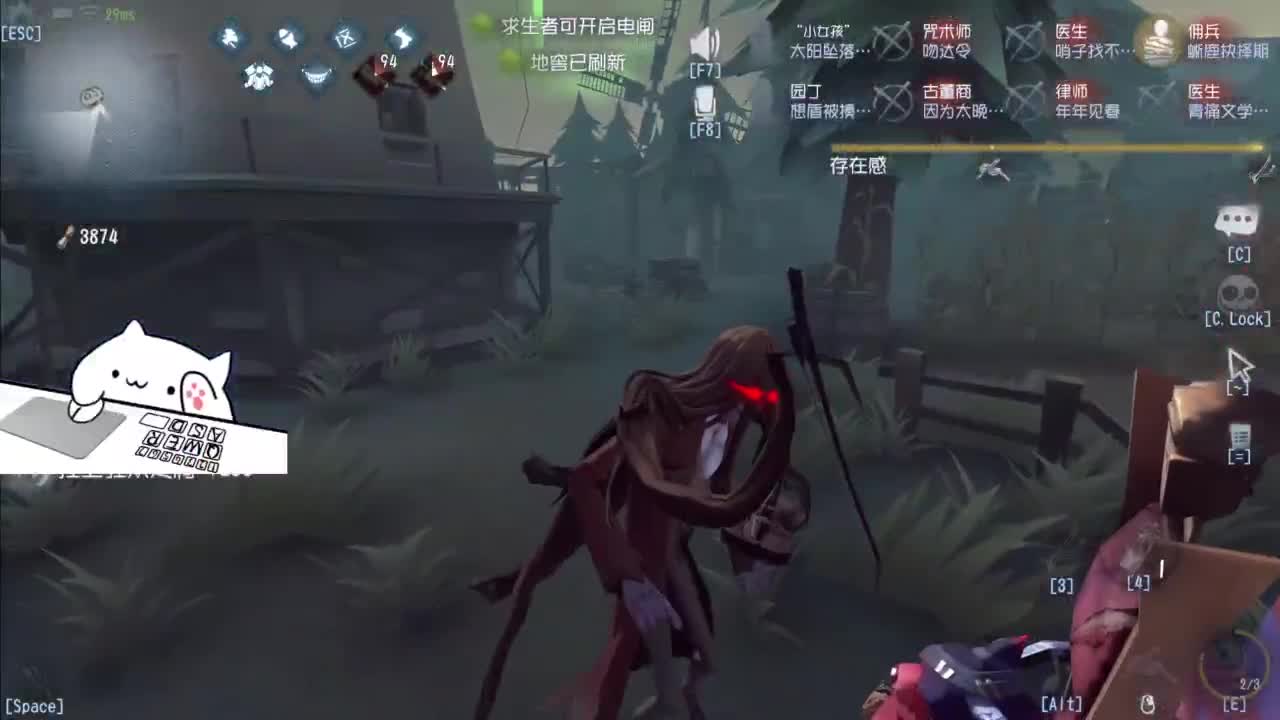
Task: Select the rabbit-shaped skill diamond icon
Action: coord(399,38)
